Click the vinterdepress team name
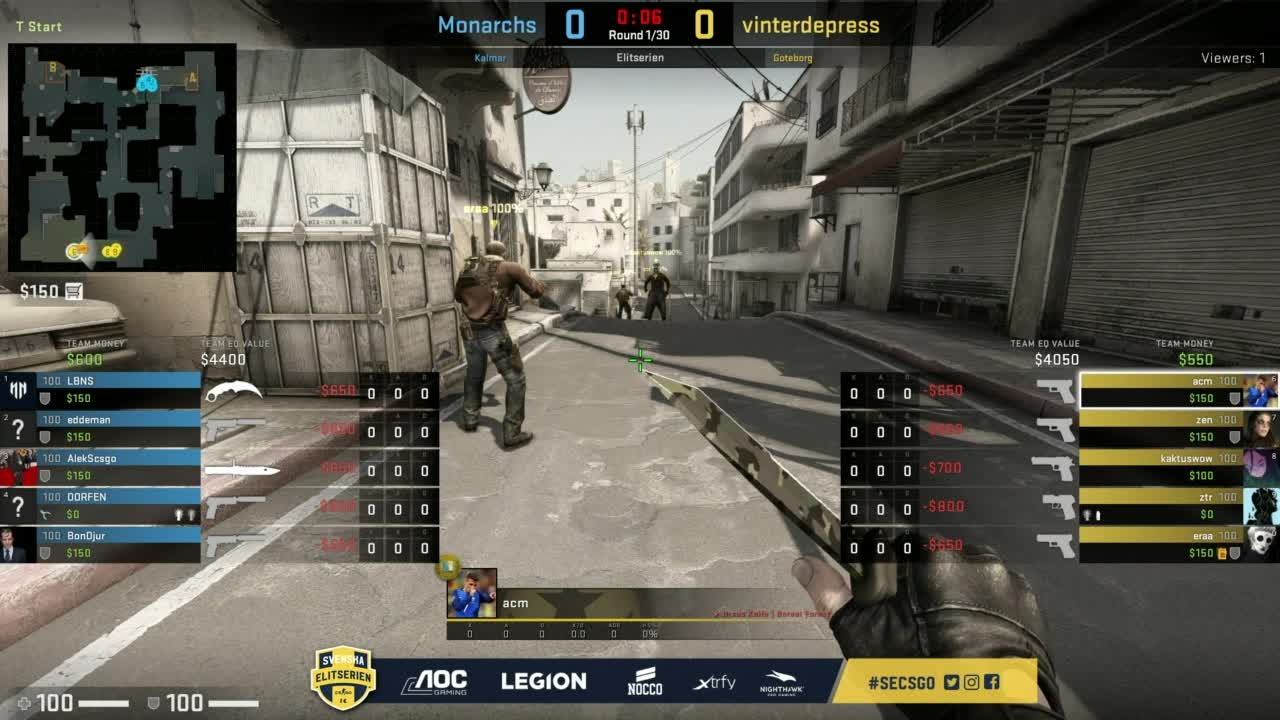Image resolution: width=1280 pixels, height=720 pixels. point(811,25)
